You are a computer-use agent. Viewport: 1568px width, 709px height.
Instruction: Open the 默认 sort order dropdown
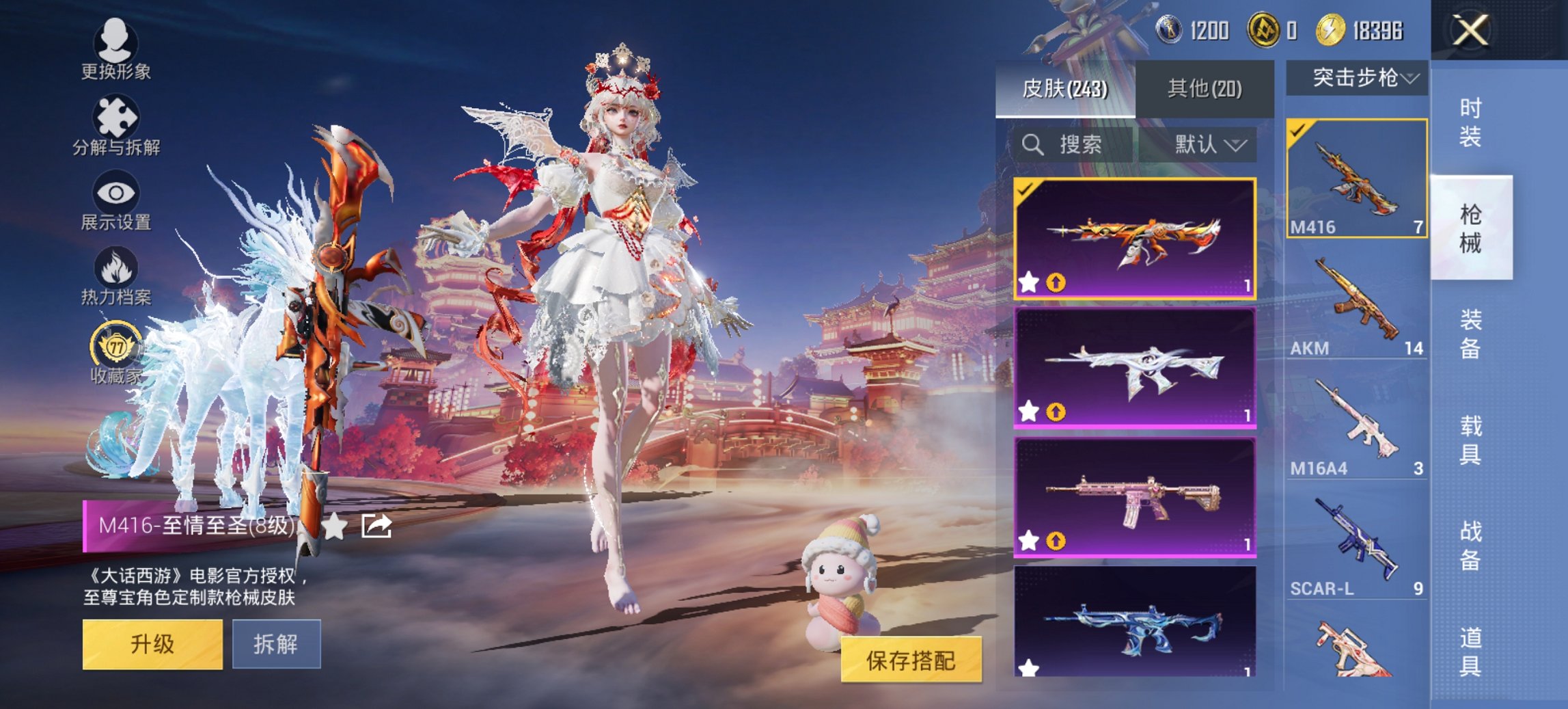[x=1206, y=145]
